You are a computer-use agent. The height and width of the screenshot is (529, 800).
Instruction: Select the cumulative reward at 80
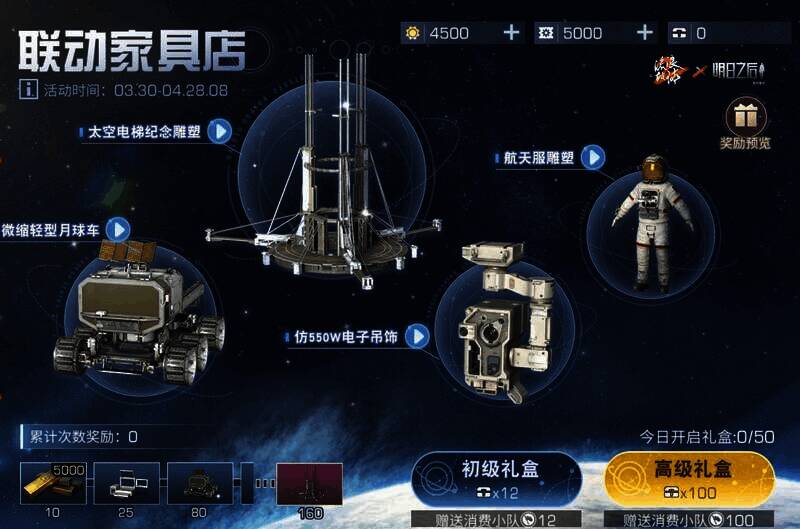point(200,483)
